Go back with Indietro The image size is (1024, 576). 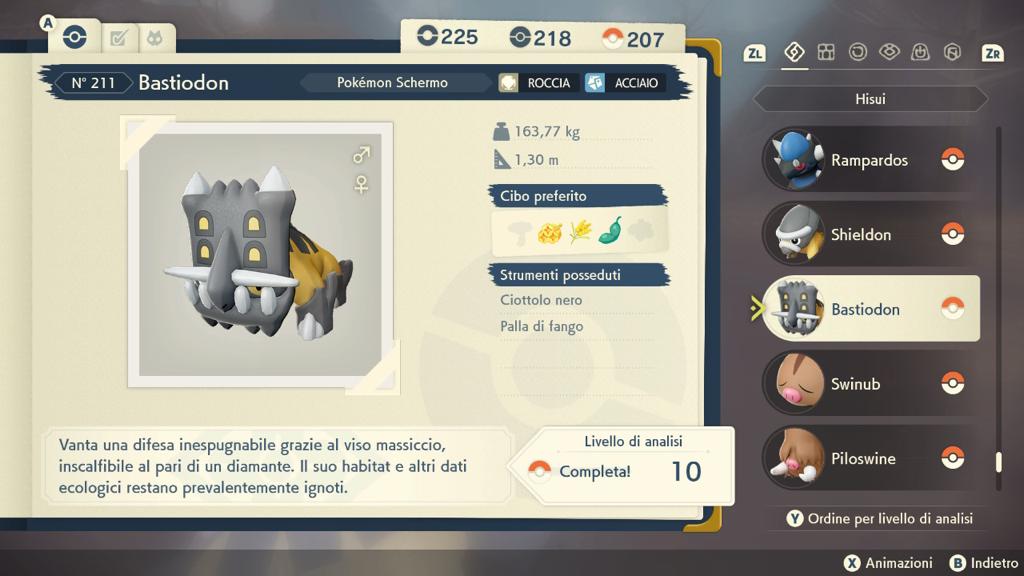[983, 563]
